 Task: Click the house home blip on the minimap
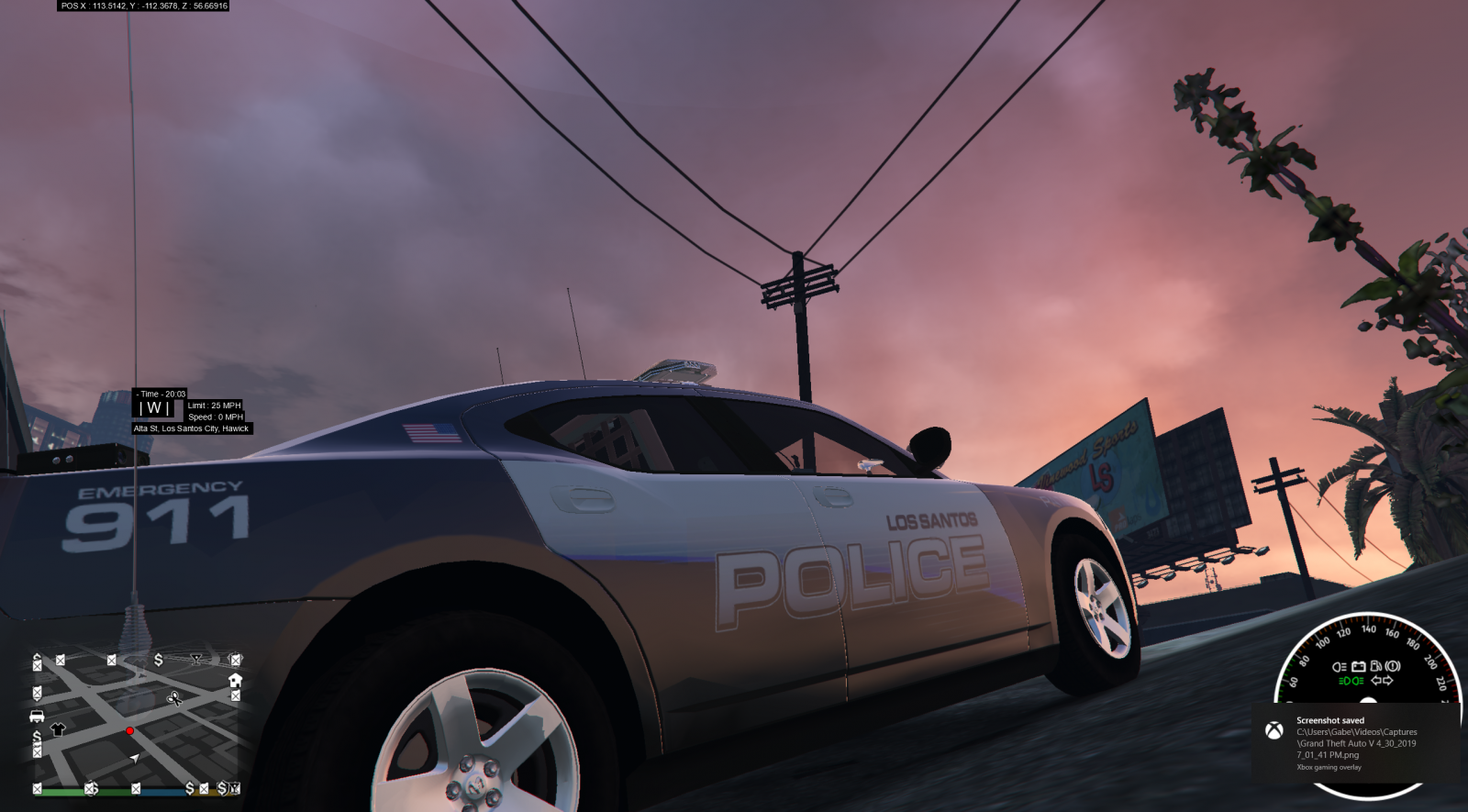click(236, 681)
